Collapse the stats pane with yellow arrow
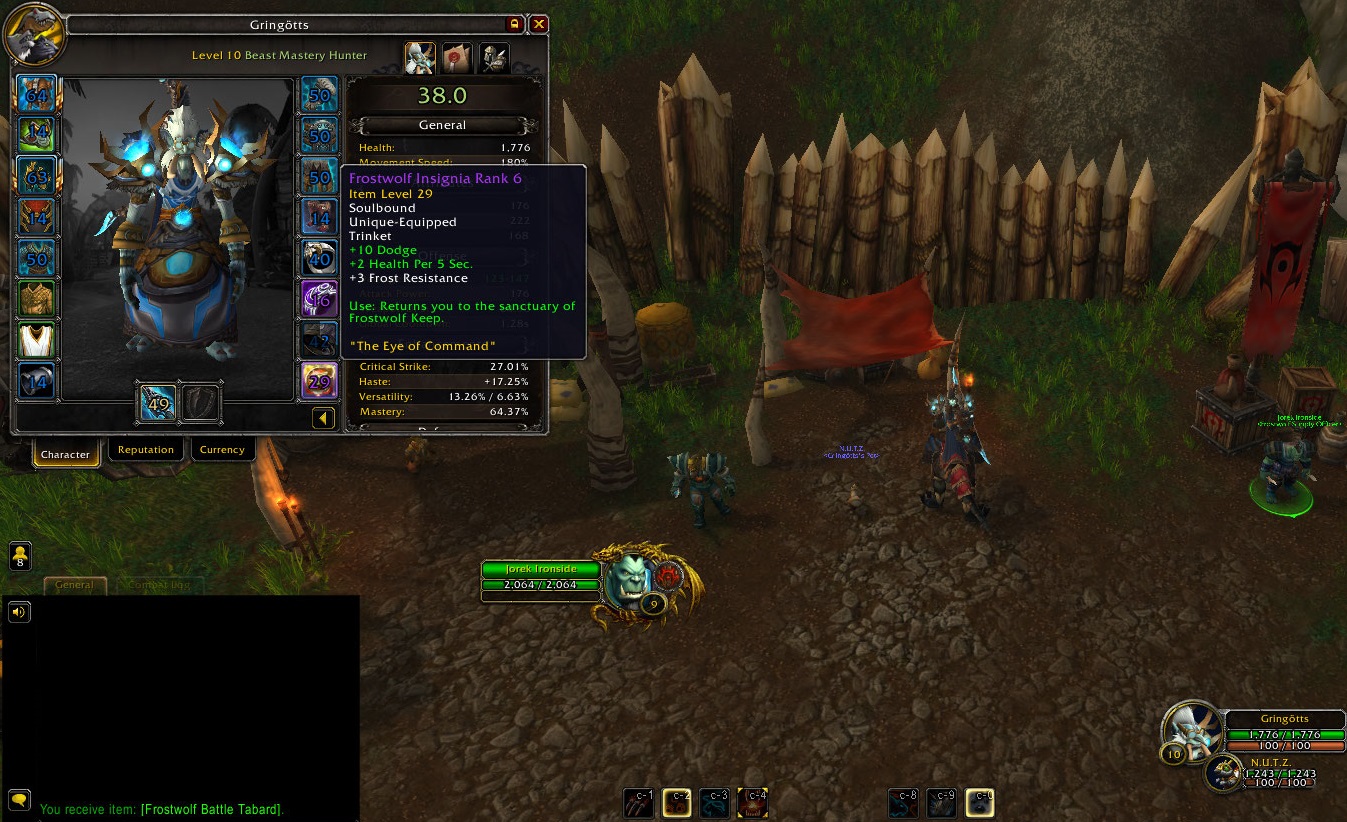 (323, 418)
